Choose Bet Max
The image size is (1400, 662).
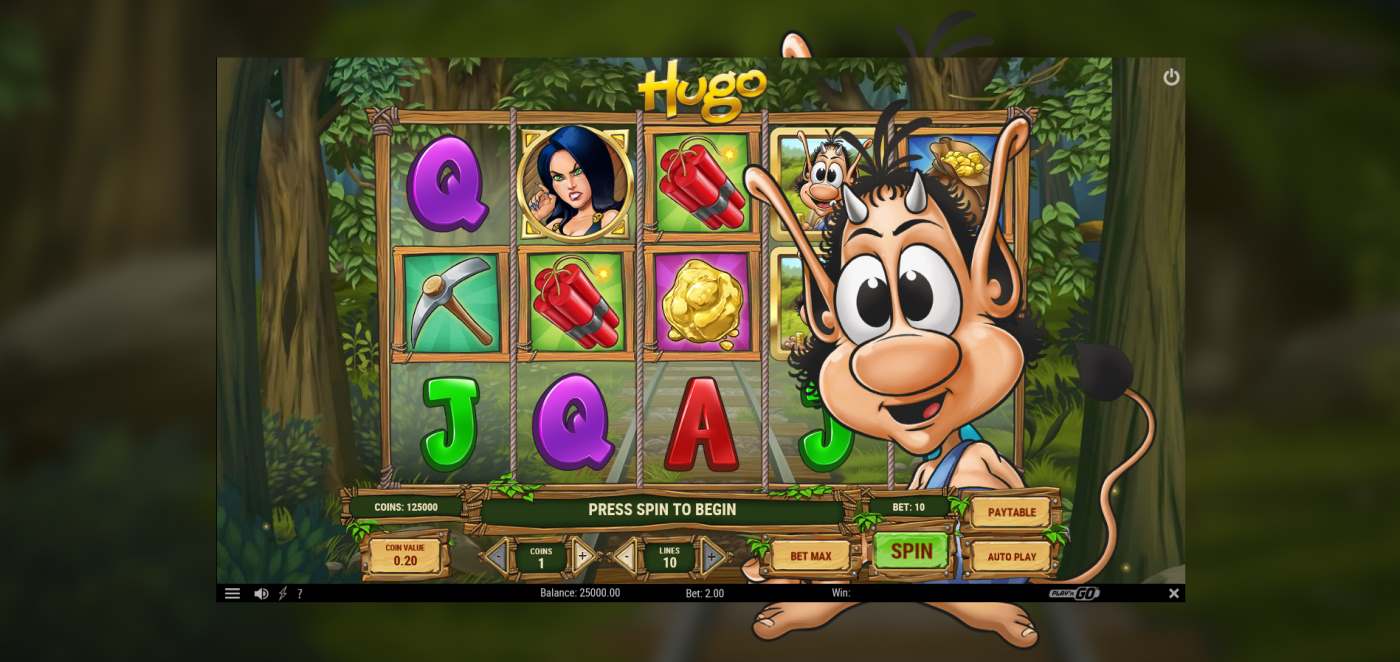coord(810,556)
